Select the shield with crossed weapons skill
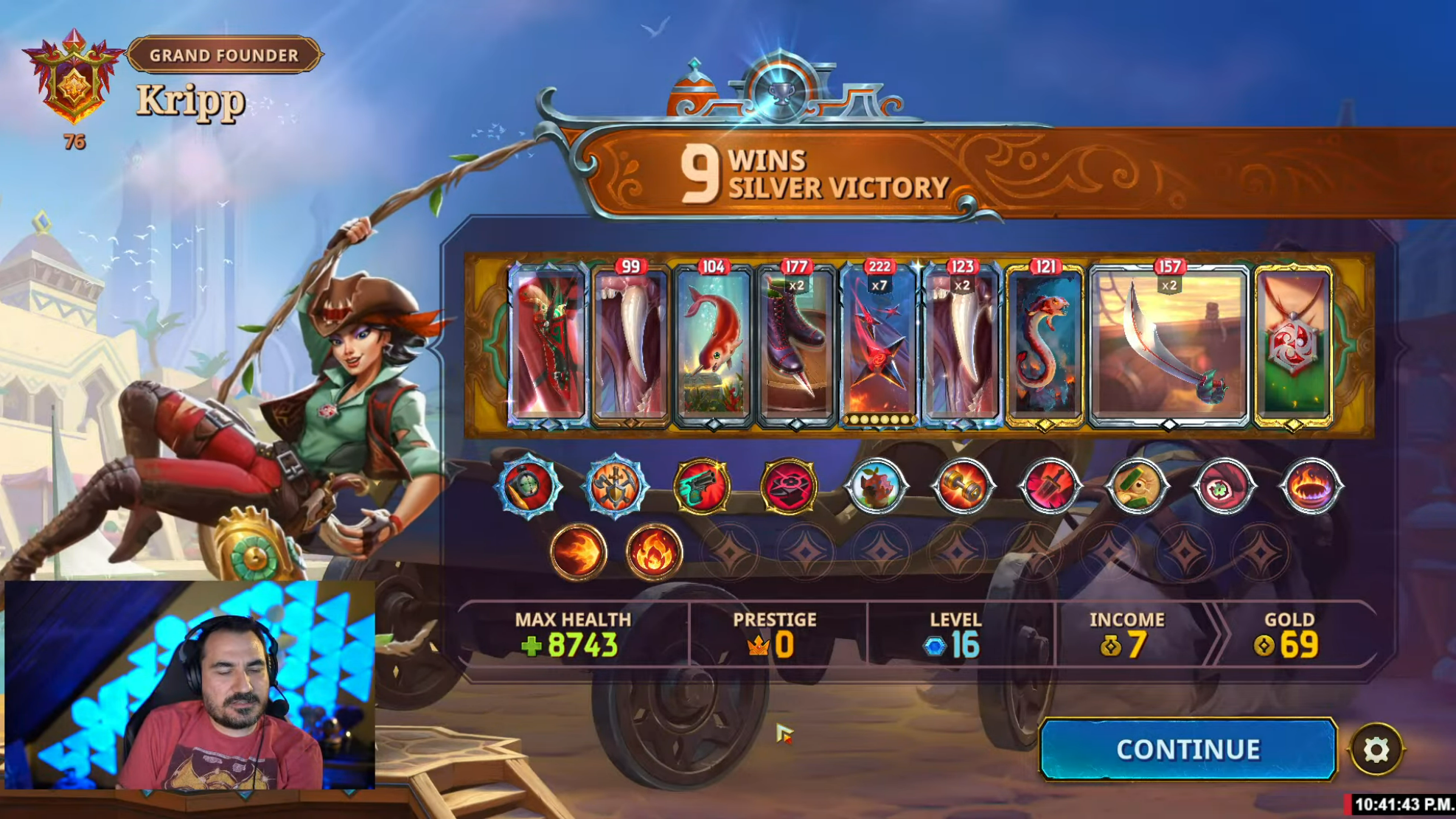This screenshot has width=1456, height=819. pos(615,486)
